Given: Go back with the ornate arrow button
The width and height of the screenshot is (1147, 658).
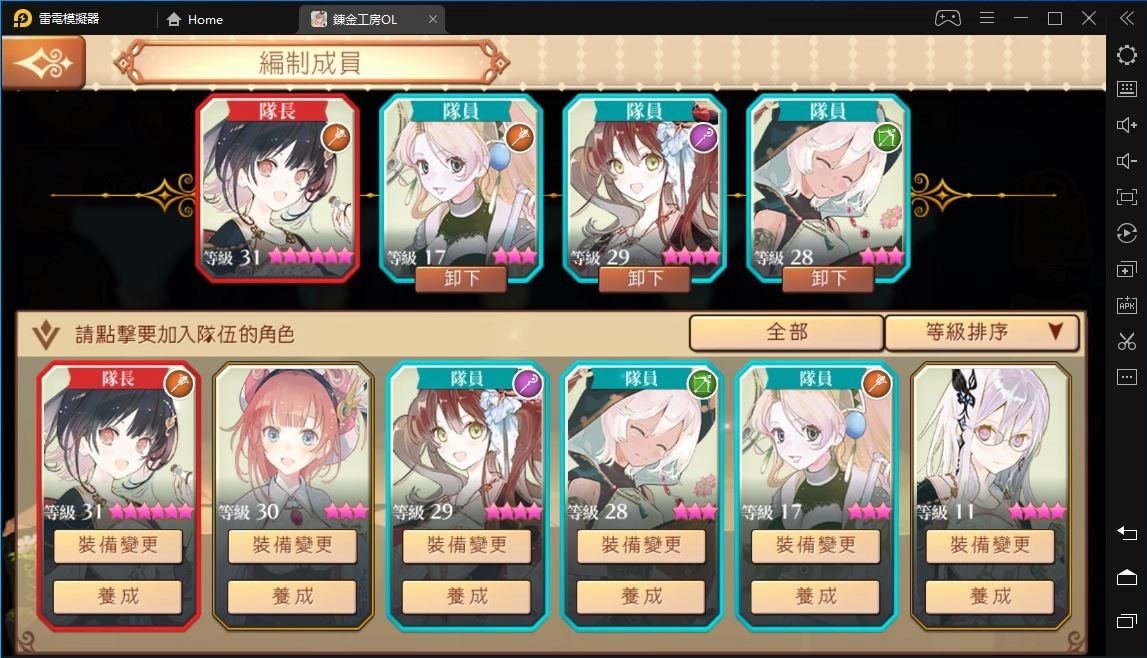Looking at the screenshot, I should pos(43,63).
